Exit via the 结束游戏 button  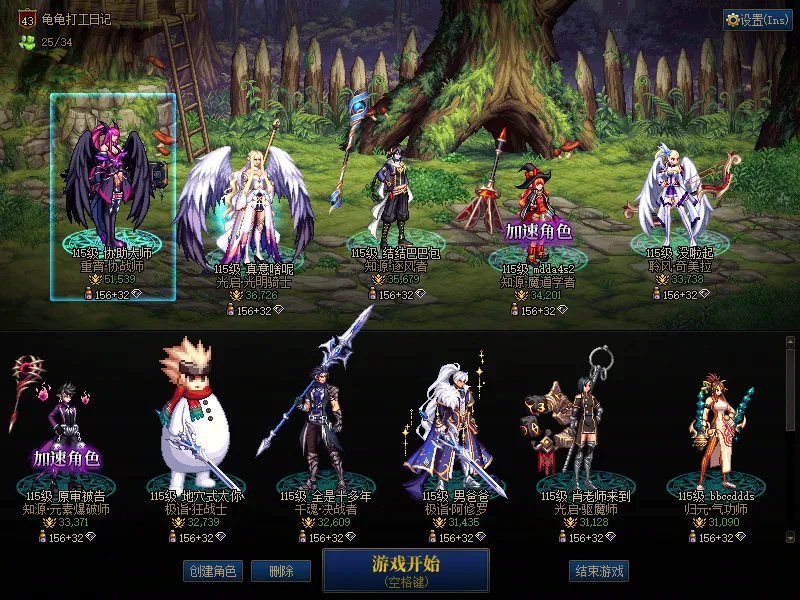point(599,572)
